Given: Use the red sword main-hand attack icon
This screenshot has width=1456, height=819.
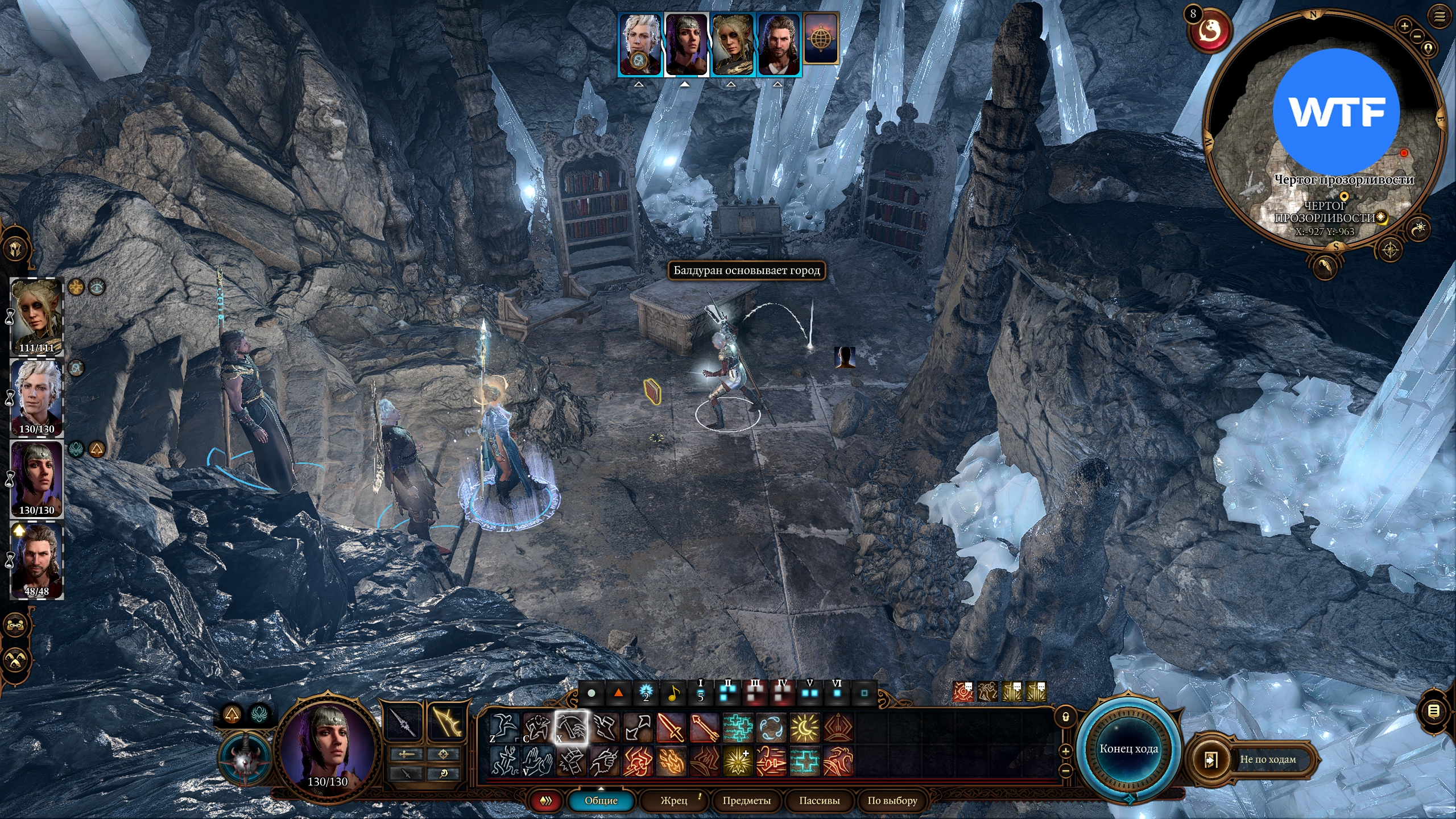Looking at the screenshot, I should (671, 727).
